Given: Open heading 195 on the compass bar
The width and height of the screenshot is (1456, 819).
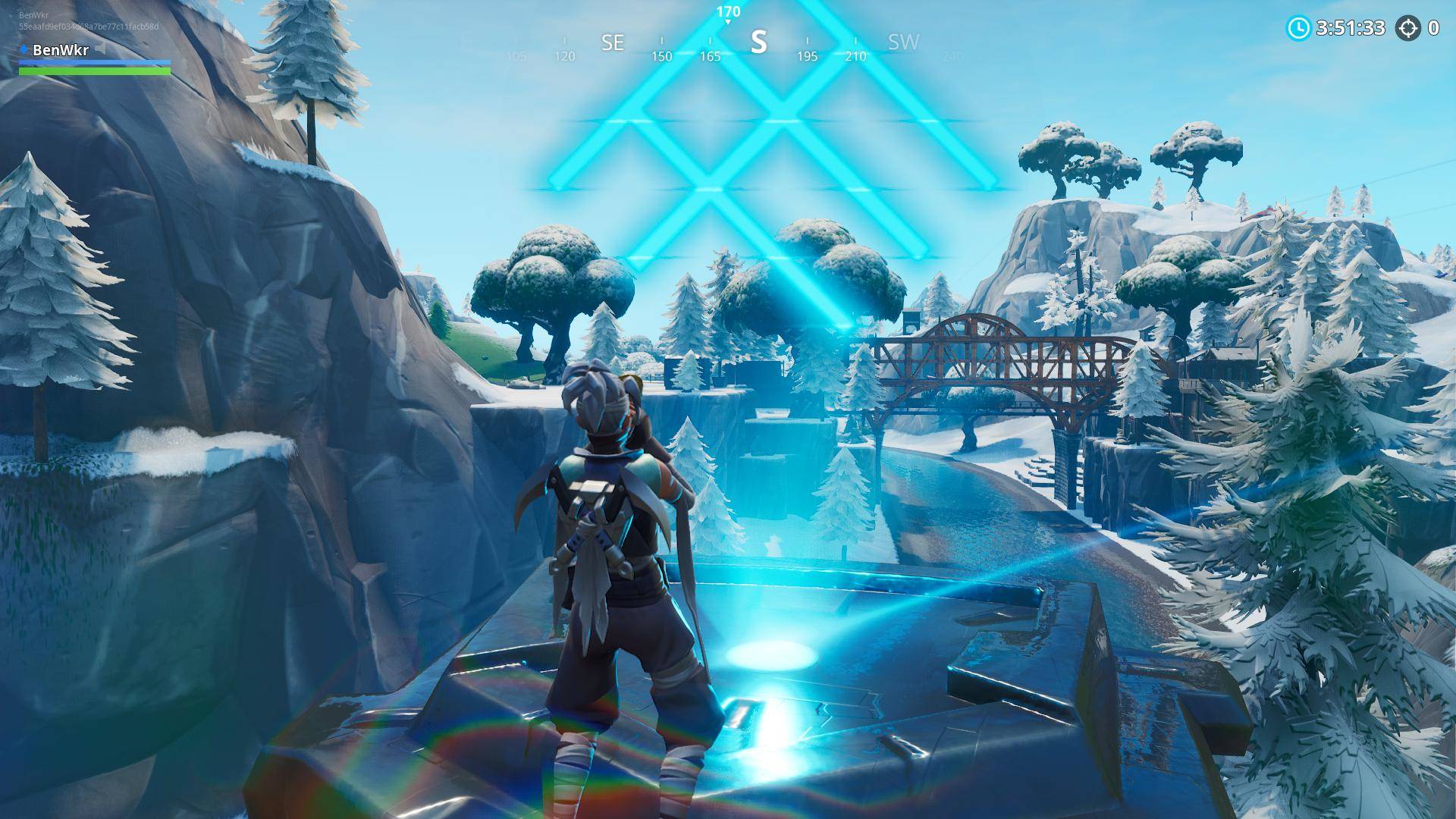Looking at the screenshot, I should (807, 55).
